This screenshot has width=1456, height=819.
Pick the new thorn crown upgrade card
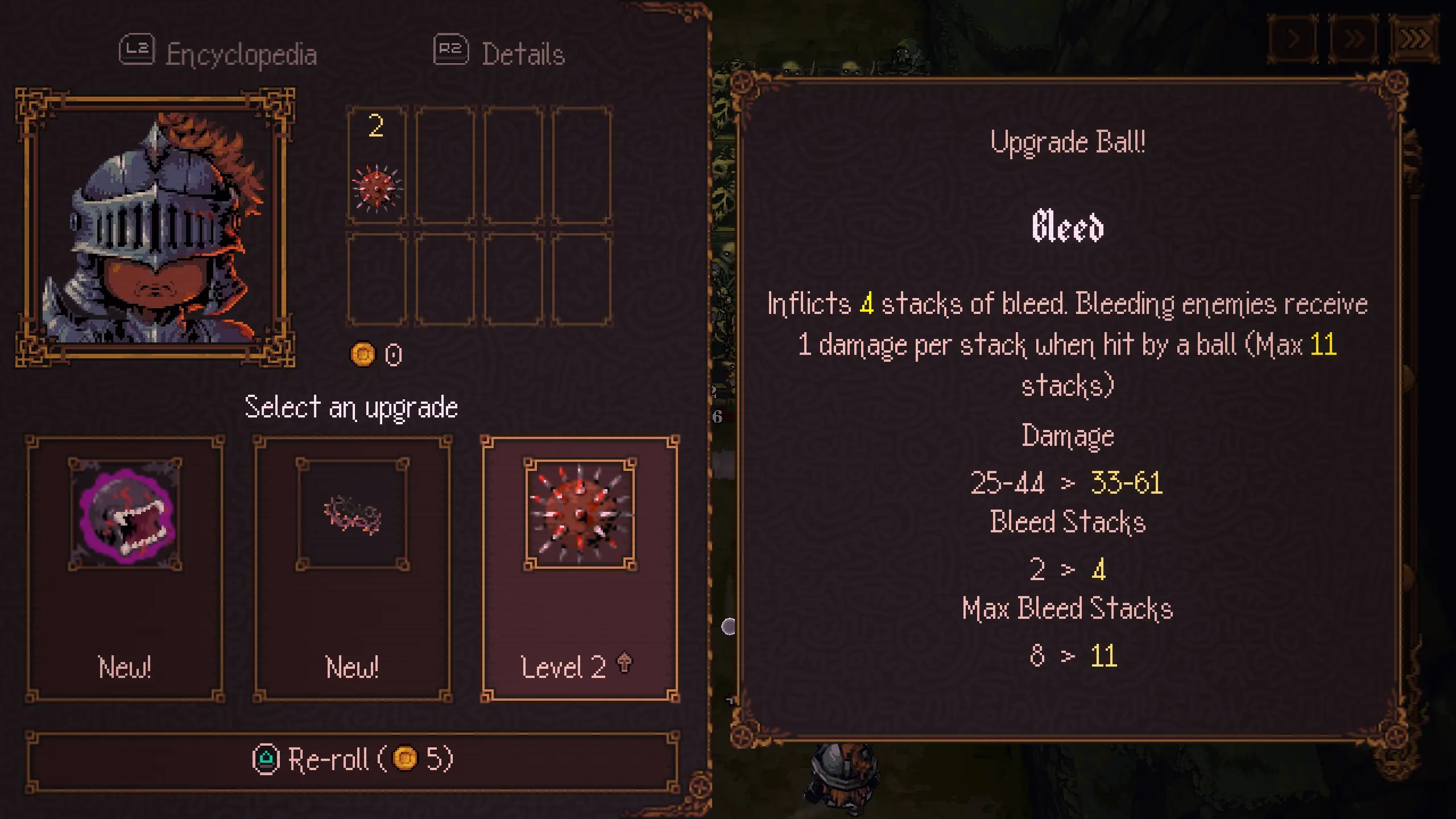tap(353, 569)
